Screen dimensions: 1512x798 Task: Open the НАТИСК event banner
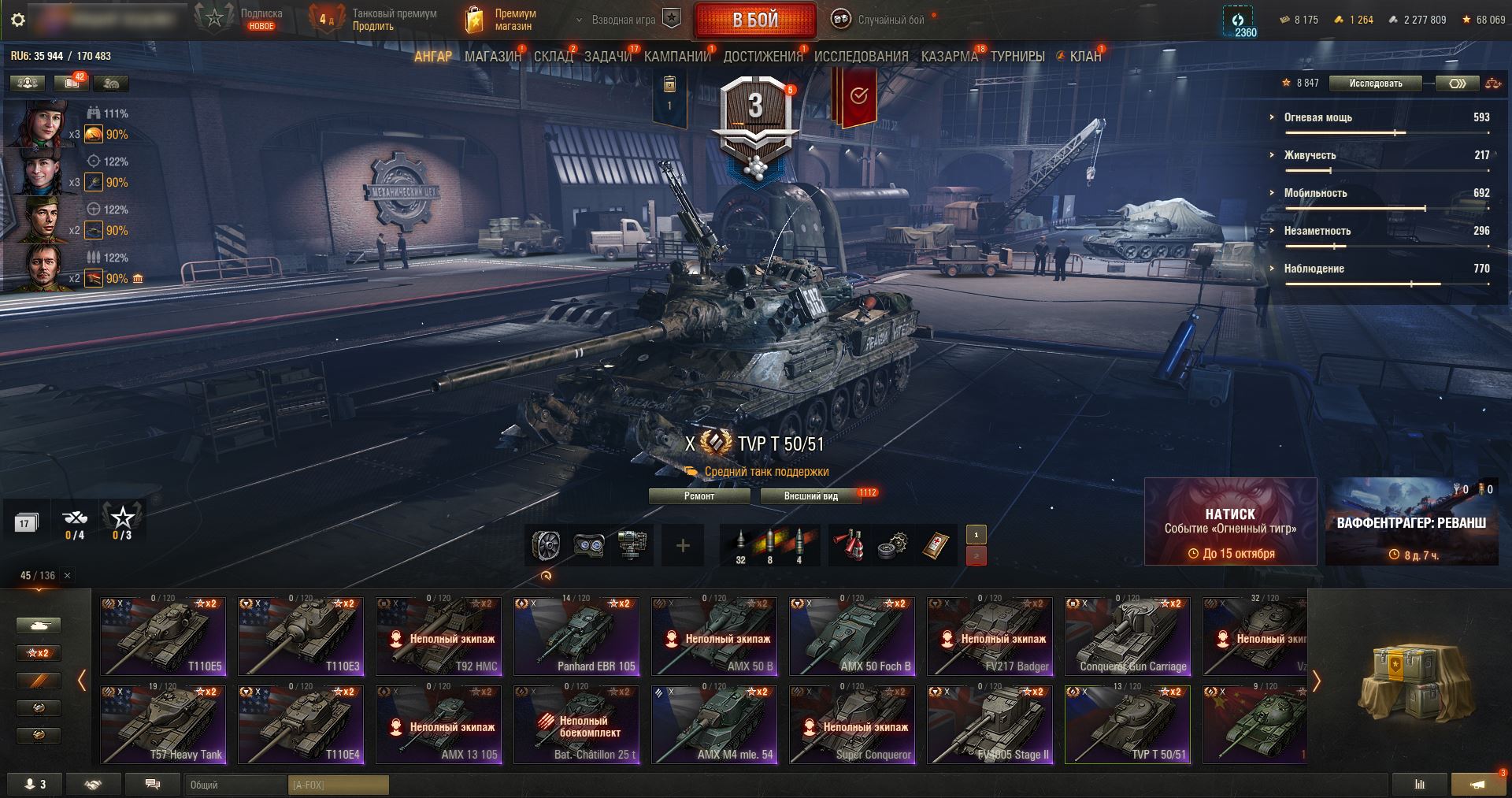1230,521
